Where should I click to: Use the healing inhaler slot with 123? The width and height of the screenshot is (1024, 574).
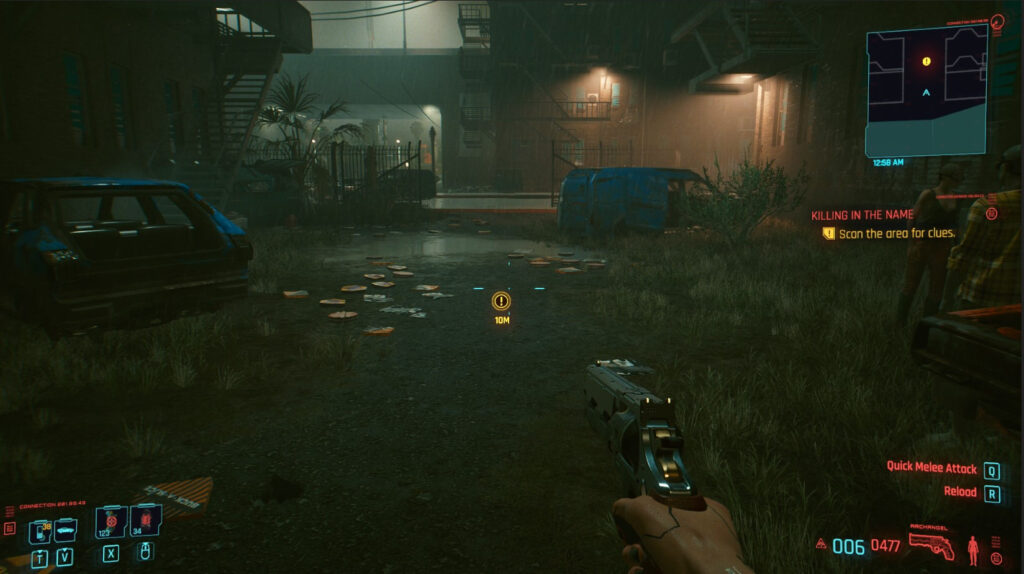110,522
